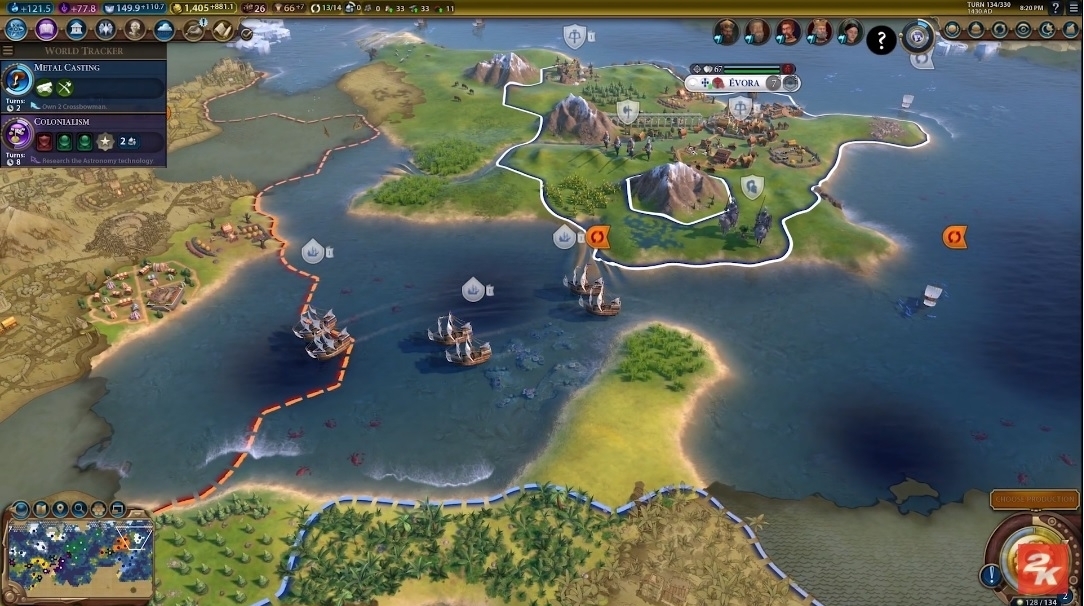Open the government screen icon

tap(76, 30)
